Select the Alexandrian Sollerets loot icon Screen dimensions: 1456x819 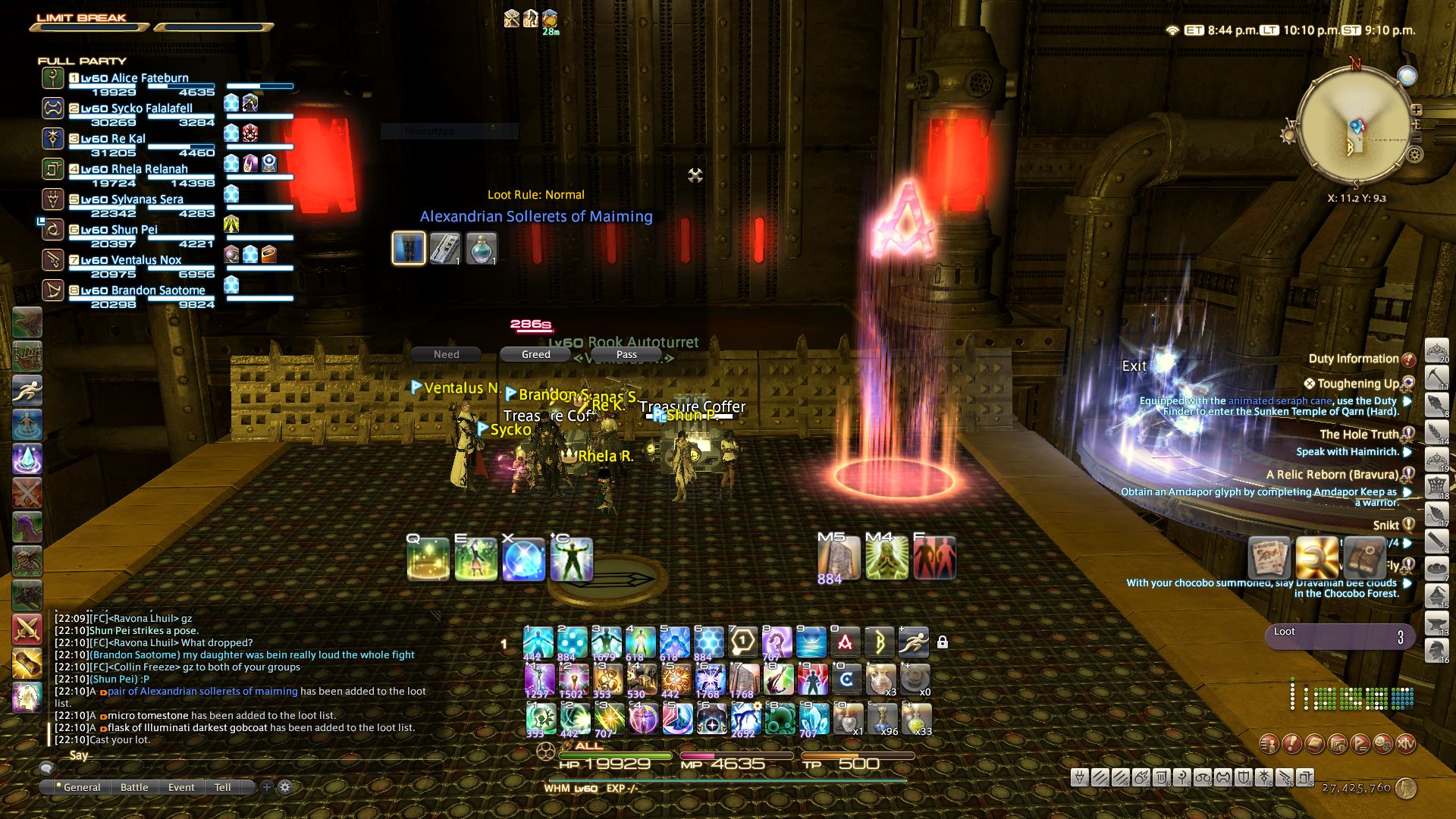click(408, 248)
